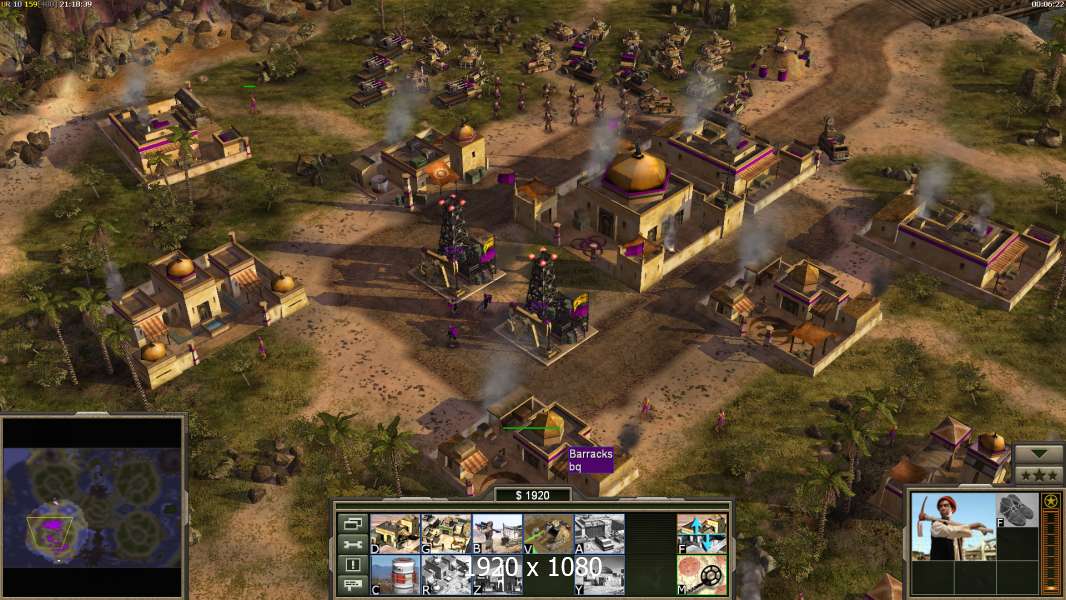Screen dimensions: 1066x600
Task: Select the greyed-out build icon with hotkey A
Action: [x=598, y=533]
